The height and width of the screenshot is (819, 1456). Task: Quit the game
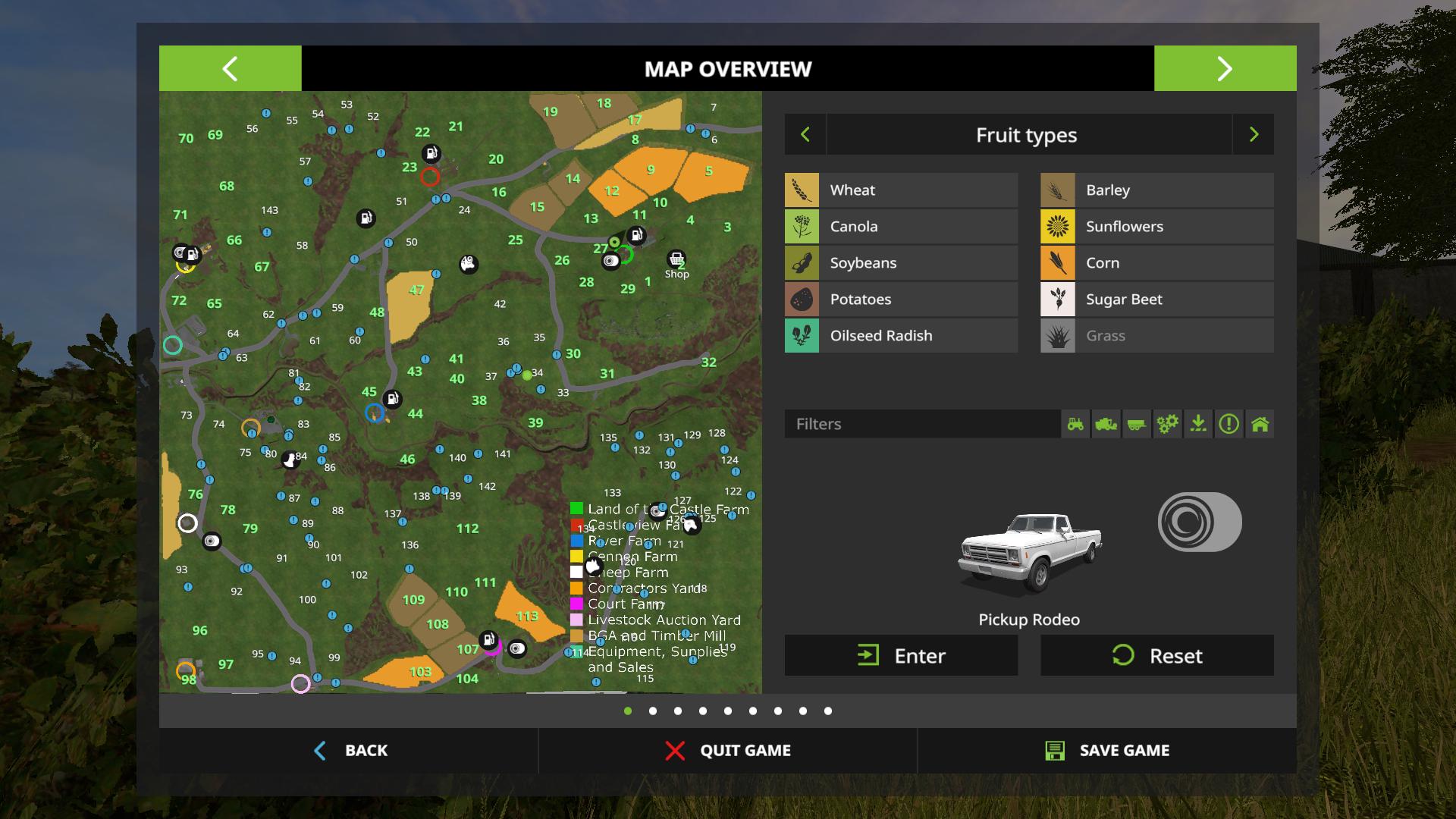tap(727, 751)
